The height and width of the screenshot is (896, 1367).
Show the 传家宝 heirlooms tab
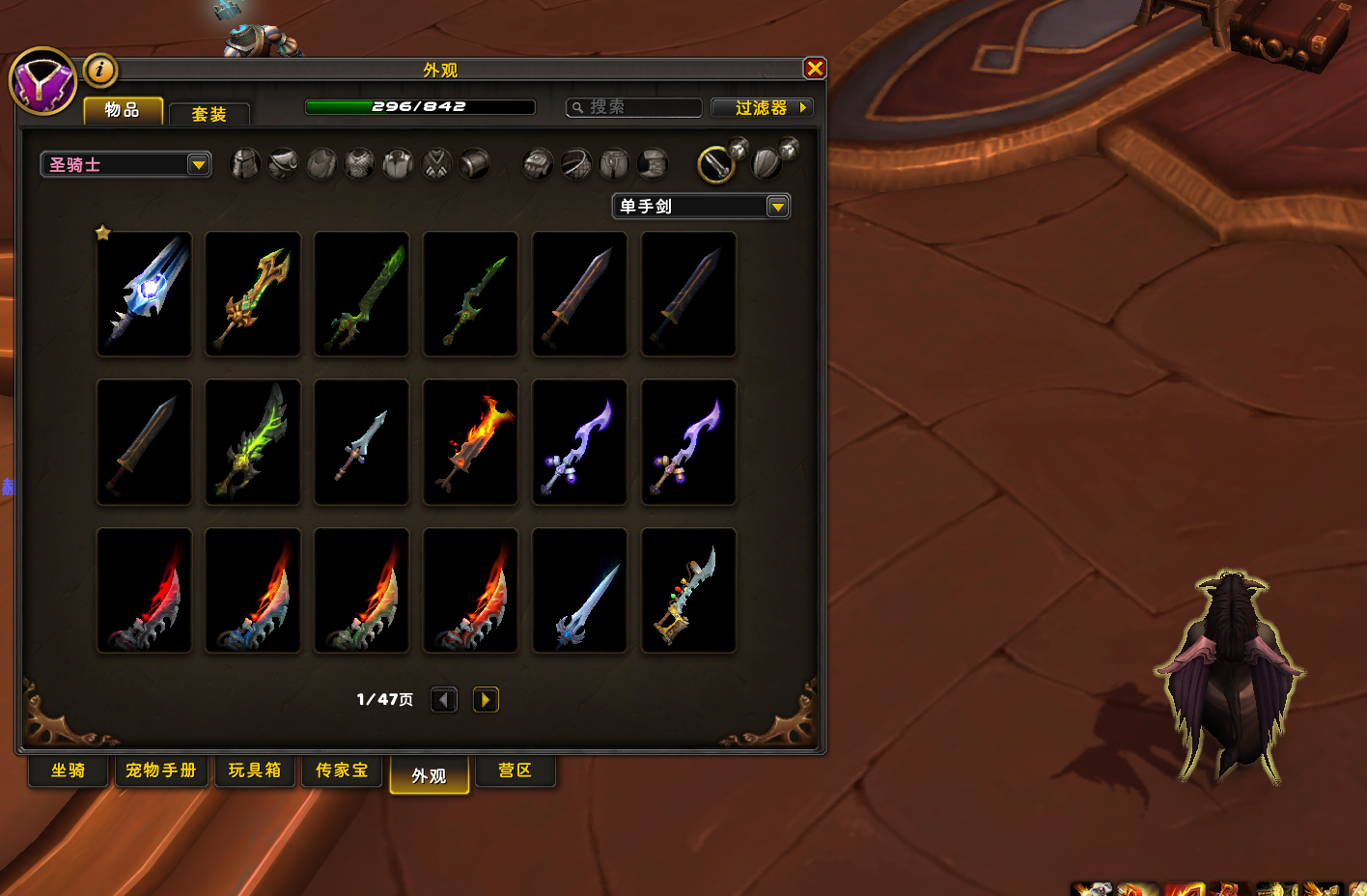[342, 770]
